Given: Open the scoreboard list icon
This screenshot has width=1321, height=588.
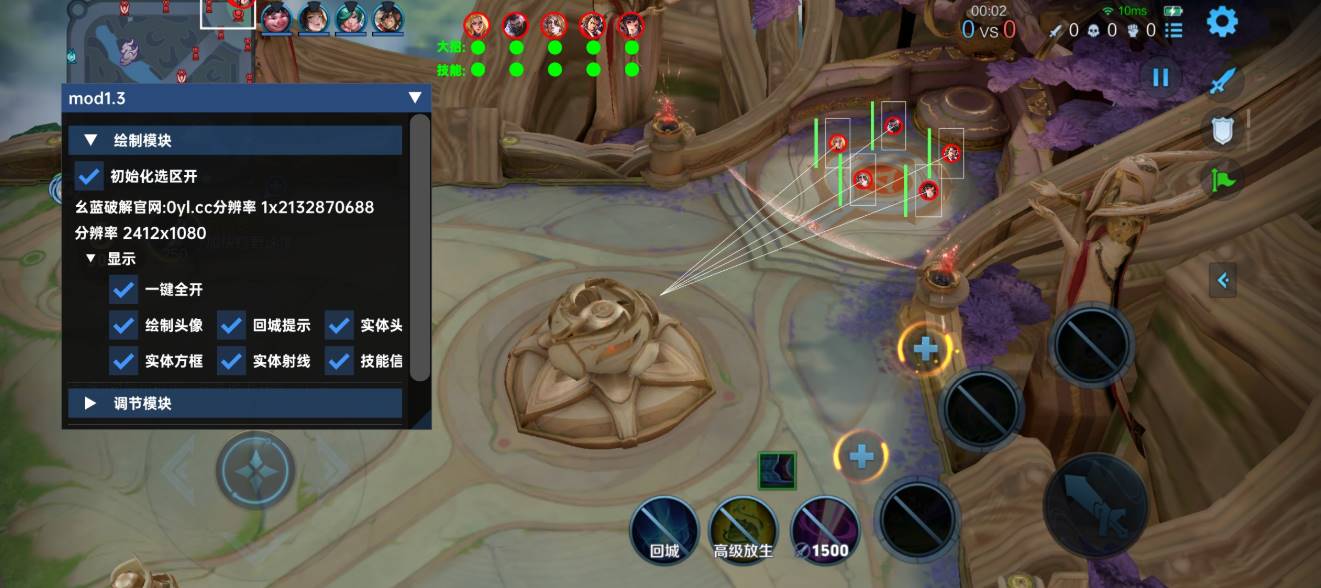Looking at the screenshot, I should click(1175, 30).
